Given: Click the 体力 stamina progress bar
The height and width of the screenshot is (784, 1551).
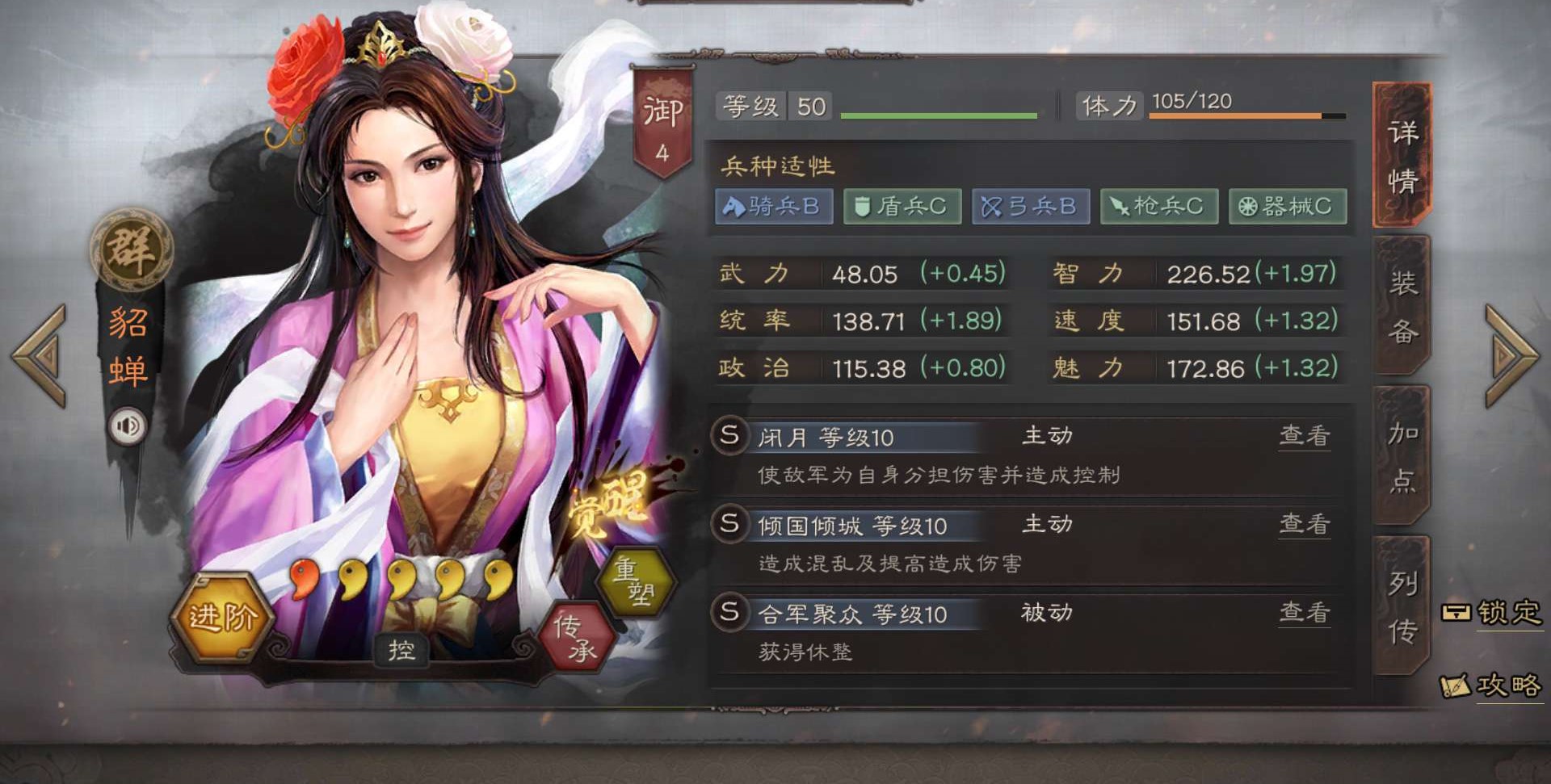Looking at the screenshot, I should [x=1244, y=115].
